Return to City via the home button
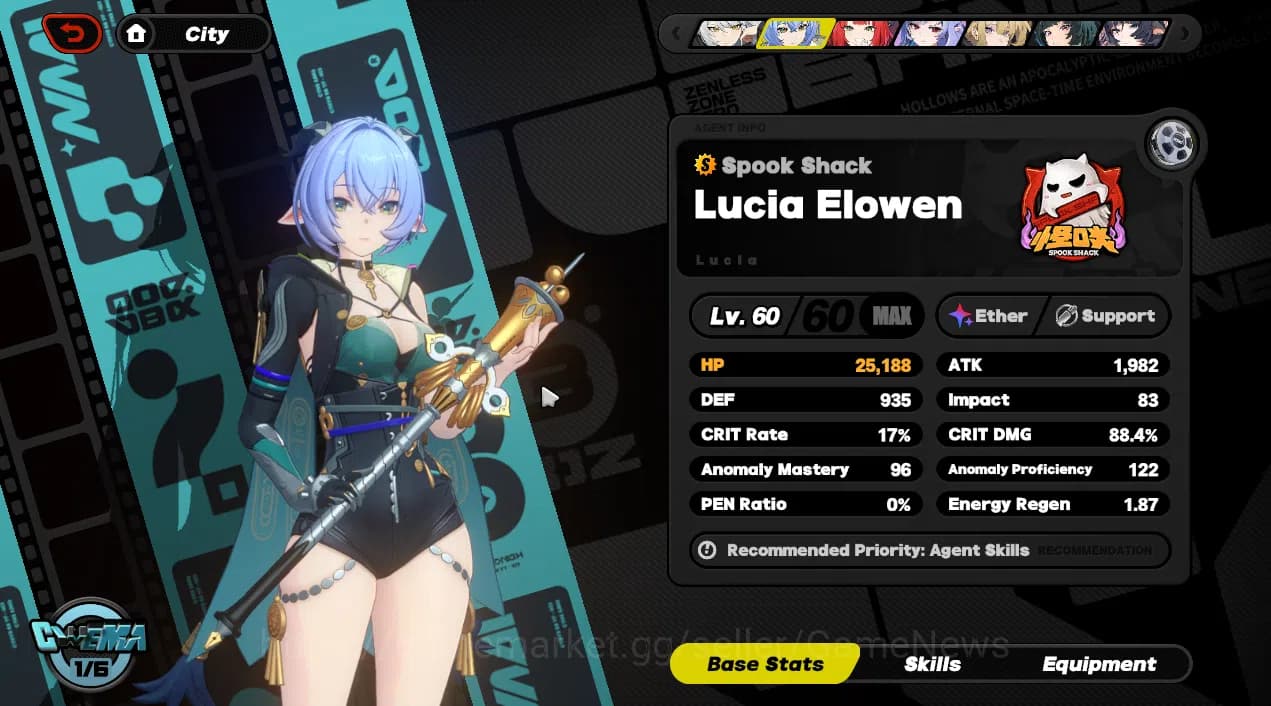This screenshot has width=1271, height=706. [193, 35]
